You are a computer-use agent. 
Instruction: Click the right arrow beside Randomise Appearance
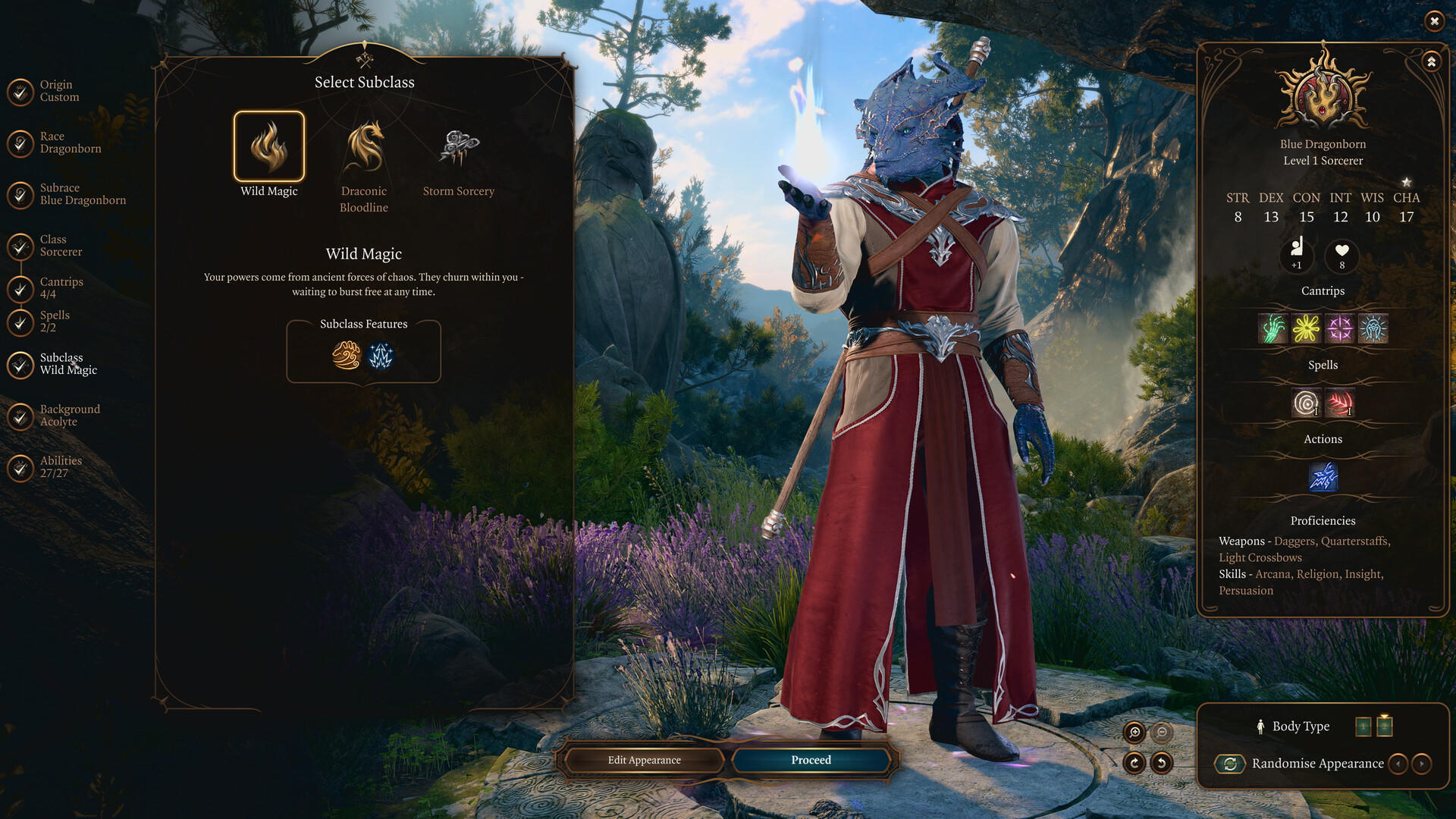pos(1422,764)
